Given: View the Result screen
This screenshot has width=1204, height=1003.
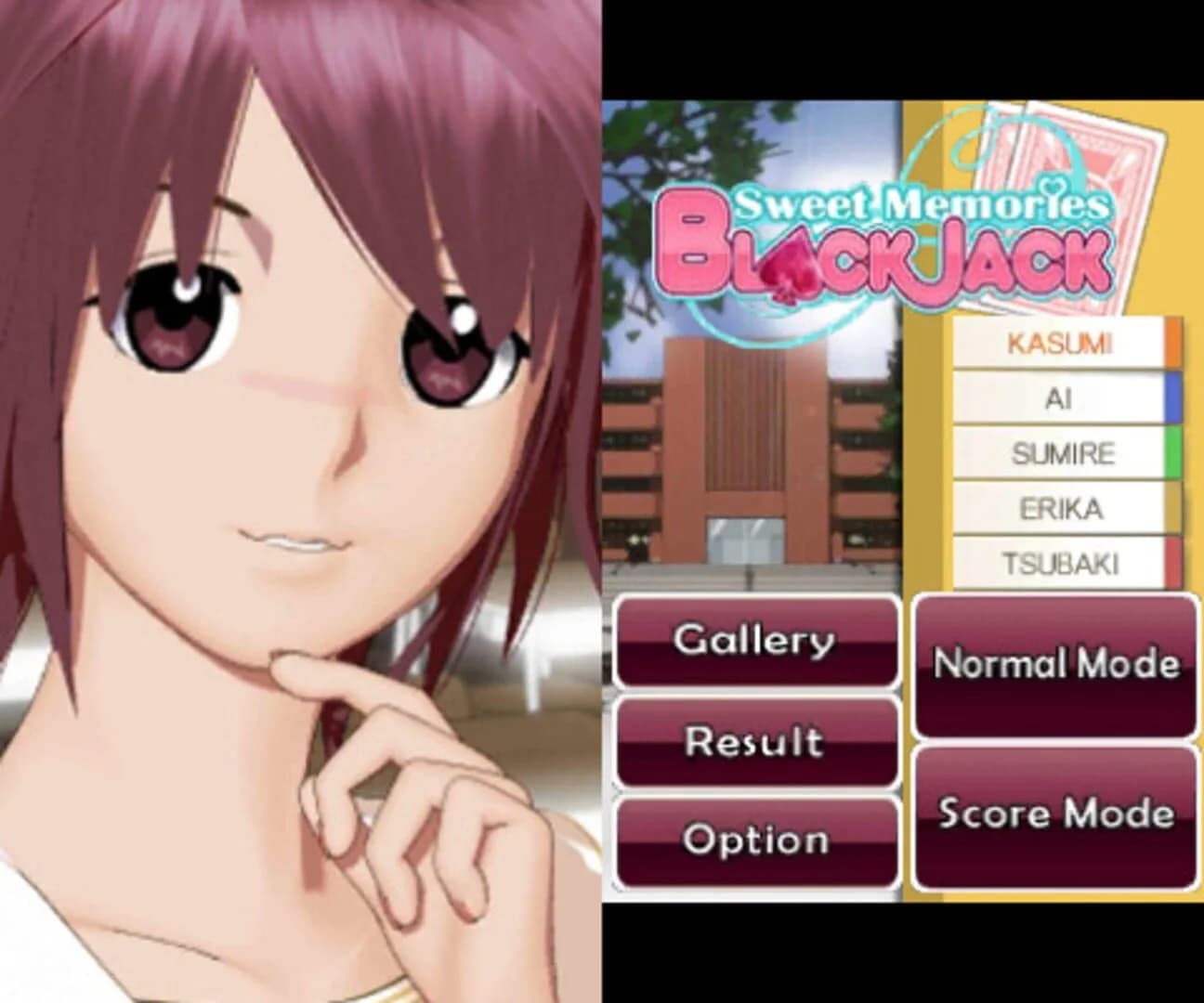Looking at the screenshot, I should pyautogui.click(x=756, y=741).
